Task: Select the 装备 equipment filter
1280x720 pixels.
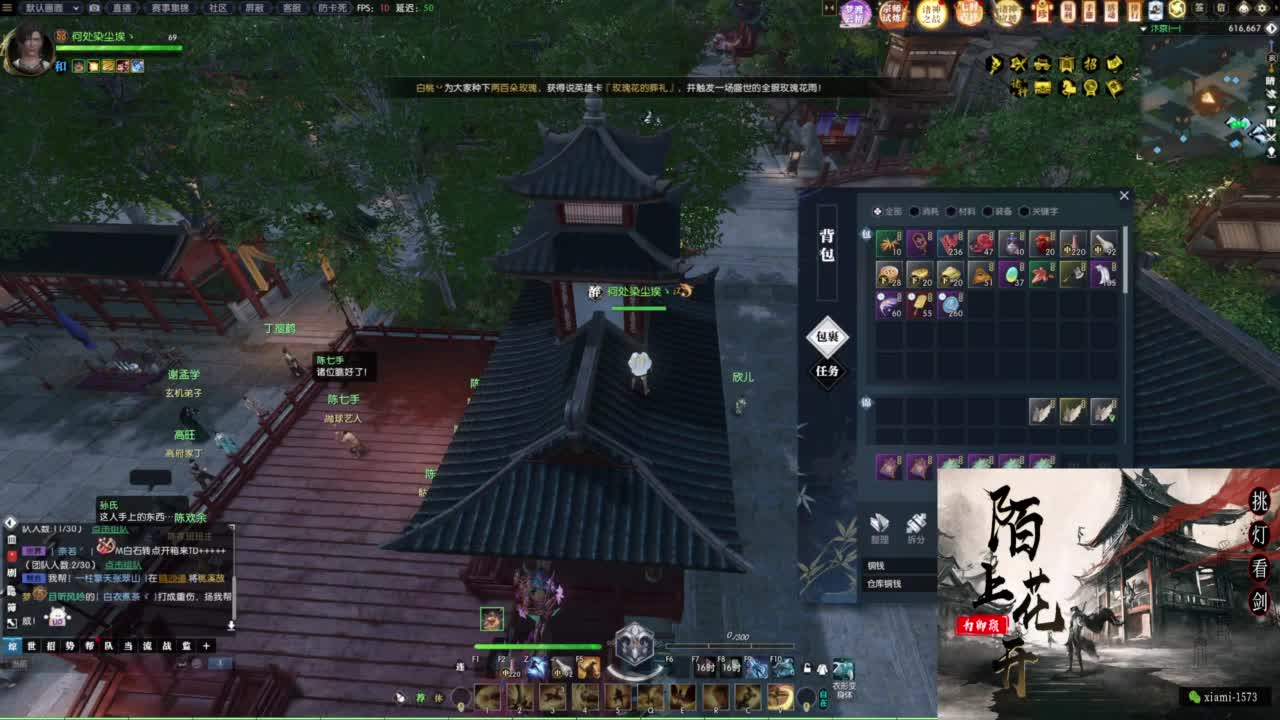Action: click(x=1000, y=212)
